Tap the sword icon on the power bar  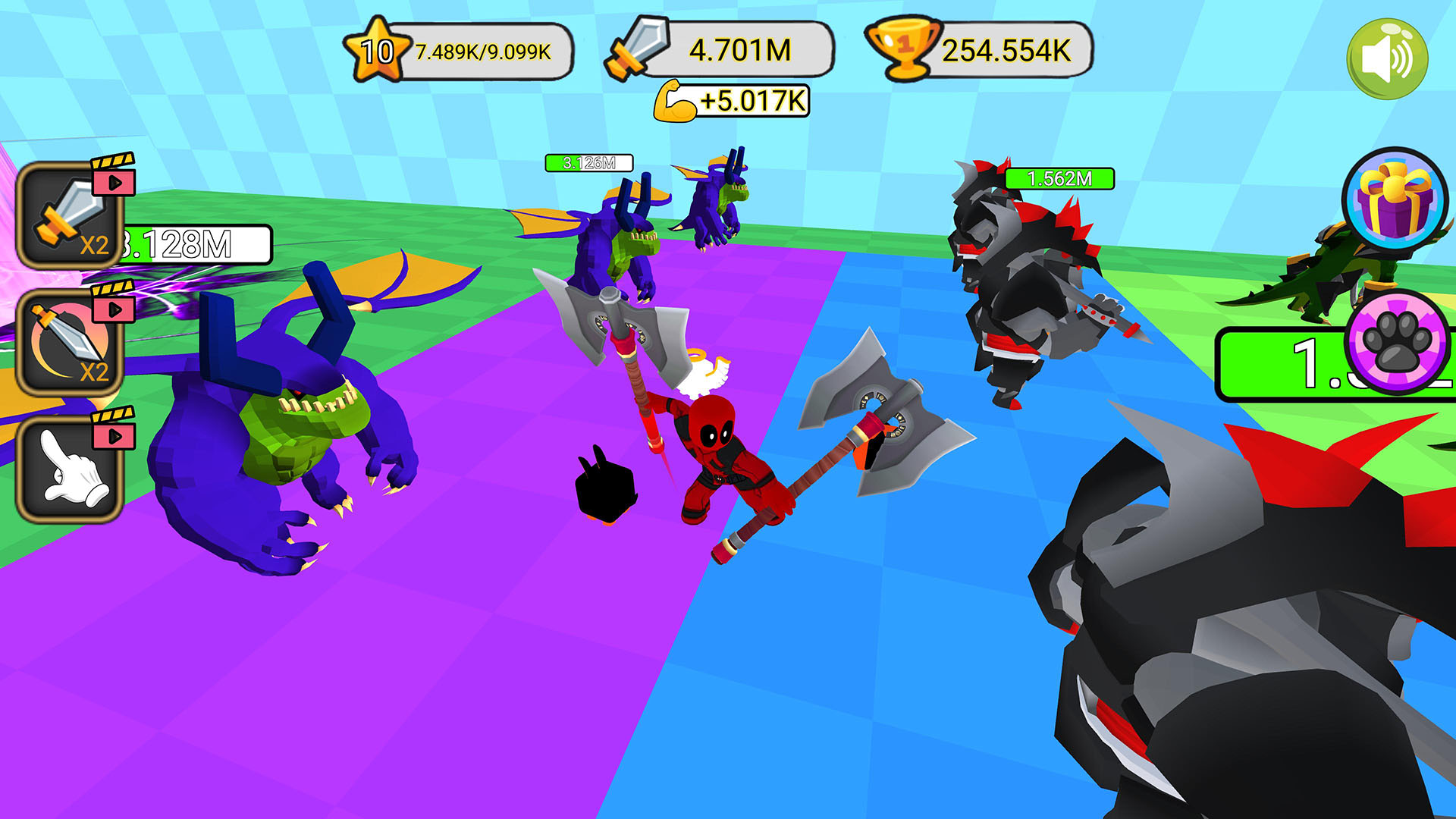click(x=634, y=49)
